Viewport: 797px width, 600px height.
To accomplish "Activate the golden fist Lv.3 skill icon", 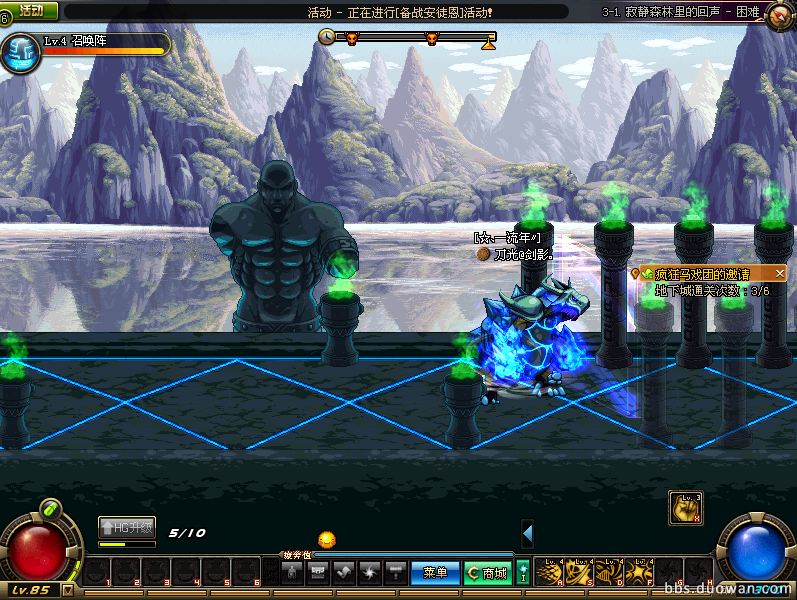I will pos(684,507).
